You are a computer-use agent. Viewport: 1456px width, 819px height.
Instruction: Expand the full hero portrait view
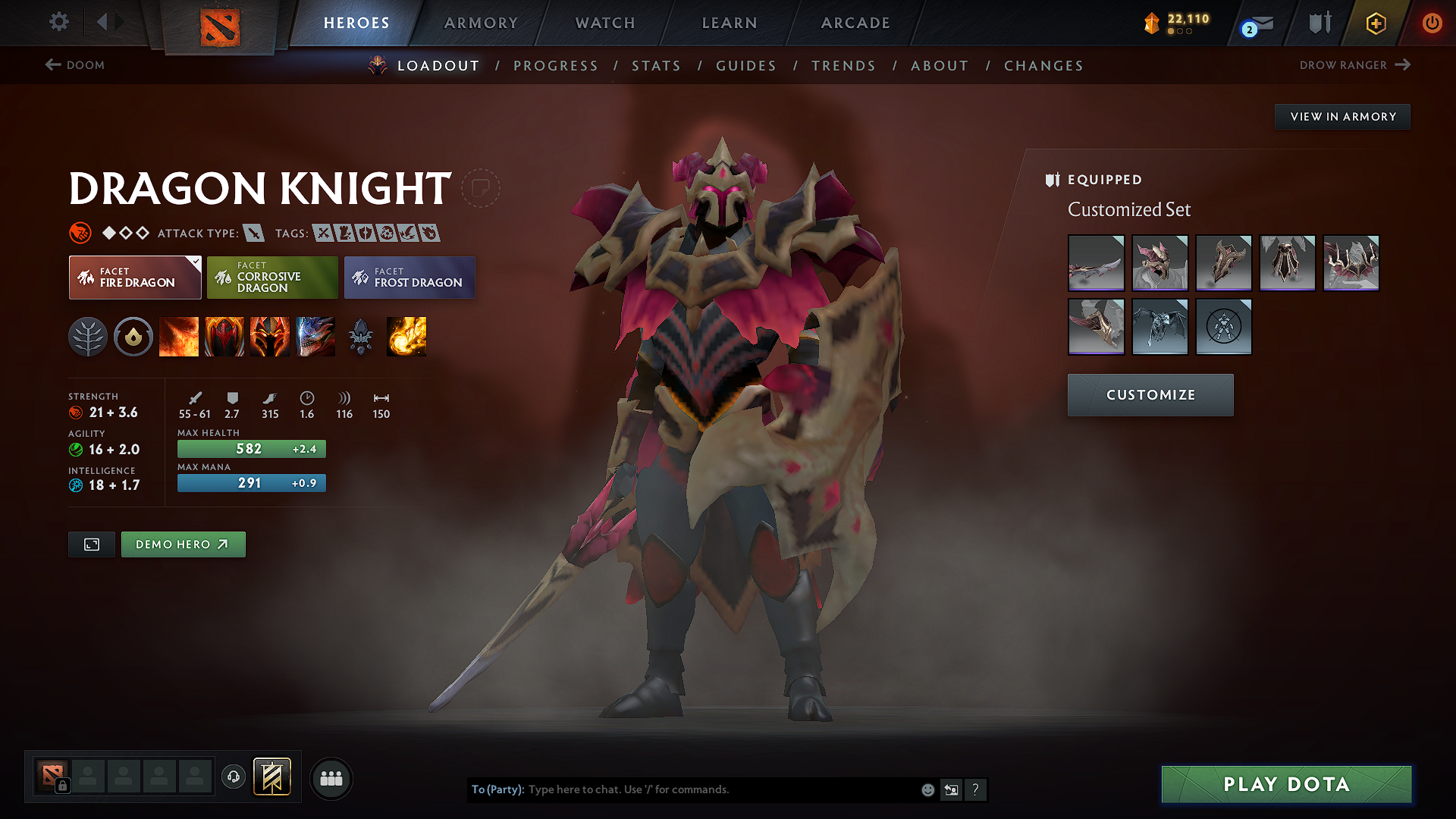(91, 544)
